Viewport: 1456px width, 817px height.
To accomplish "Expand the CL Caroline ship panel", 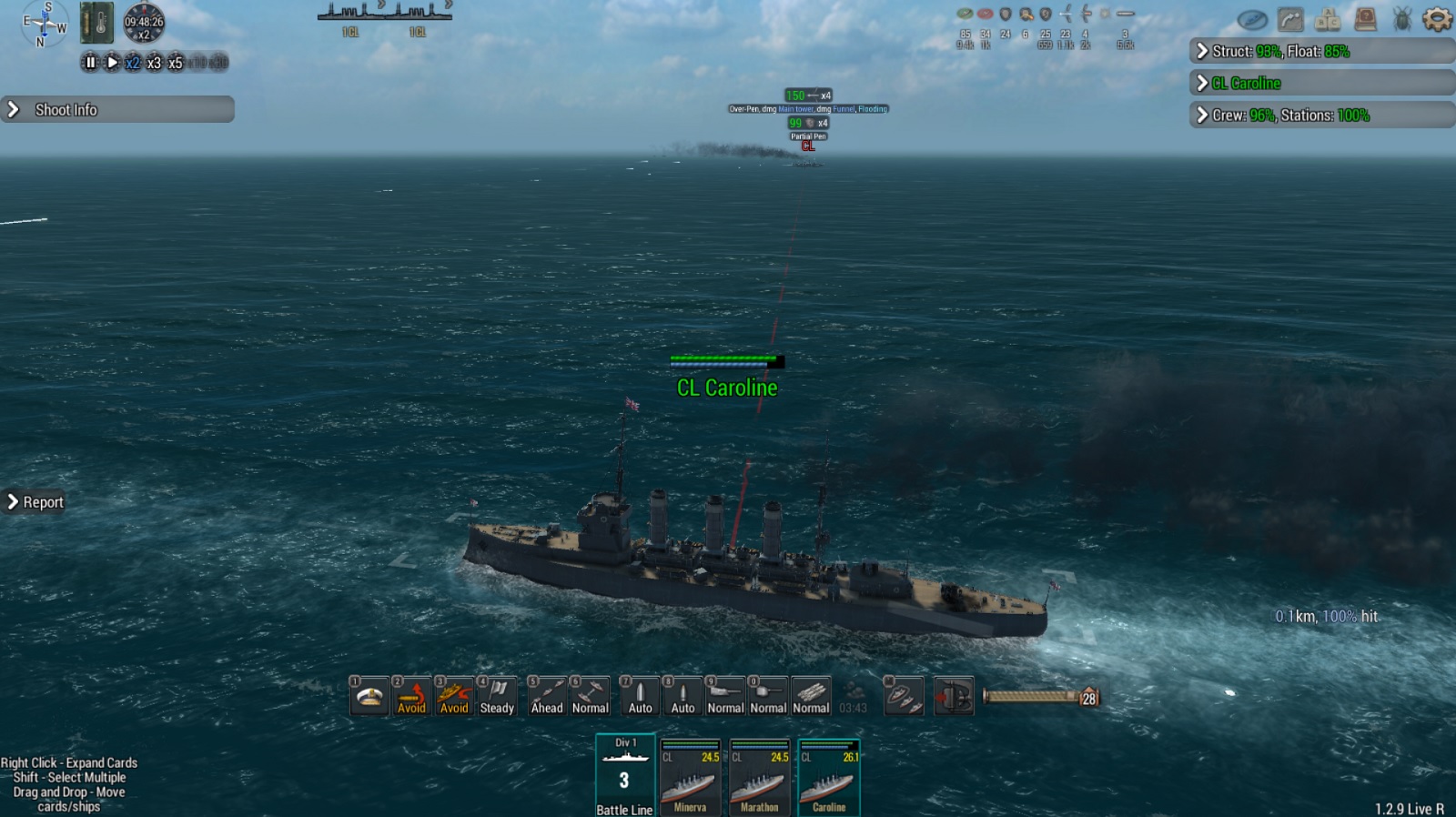I will pyautogui.click(x=1321, y=84).
